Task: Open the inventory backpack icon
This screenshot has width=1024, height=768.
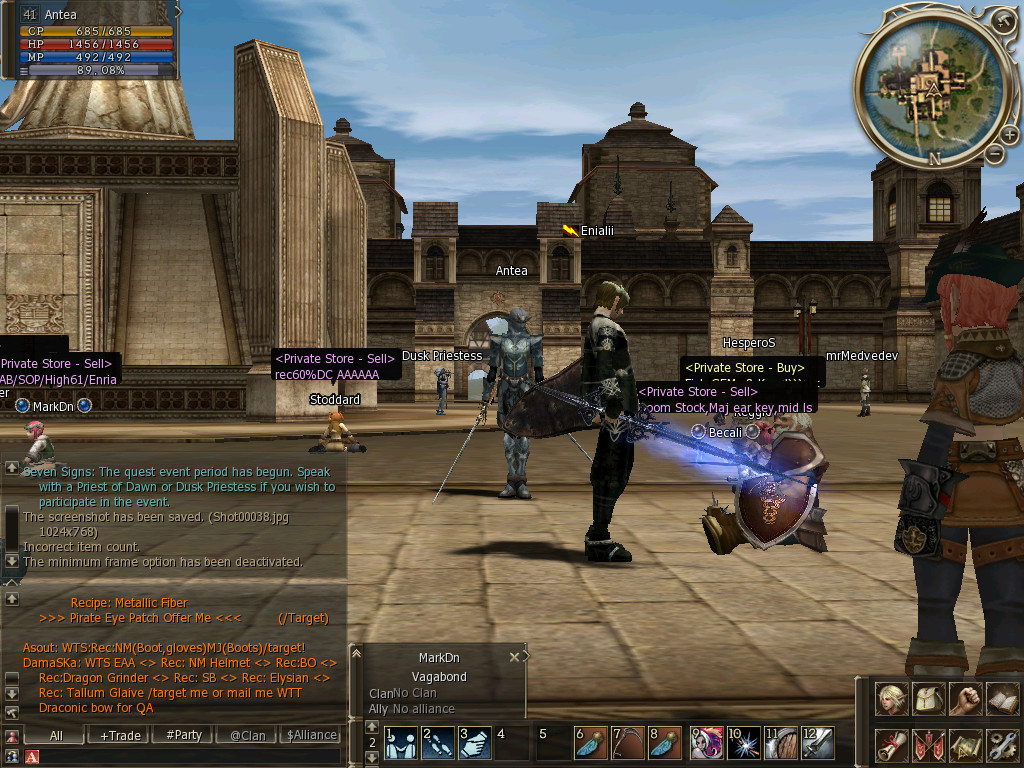Action: 929,700
